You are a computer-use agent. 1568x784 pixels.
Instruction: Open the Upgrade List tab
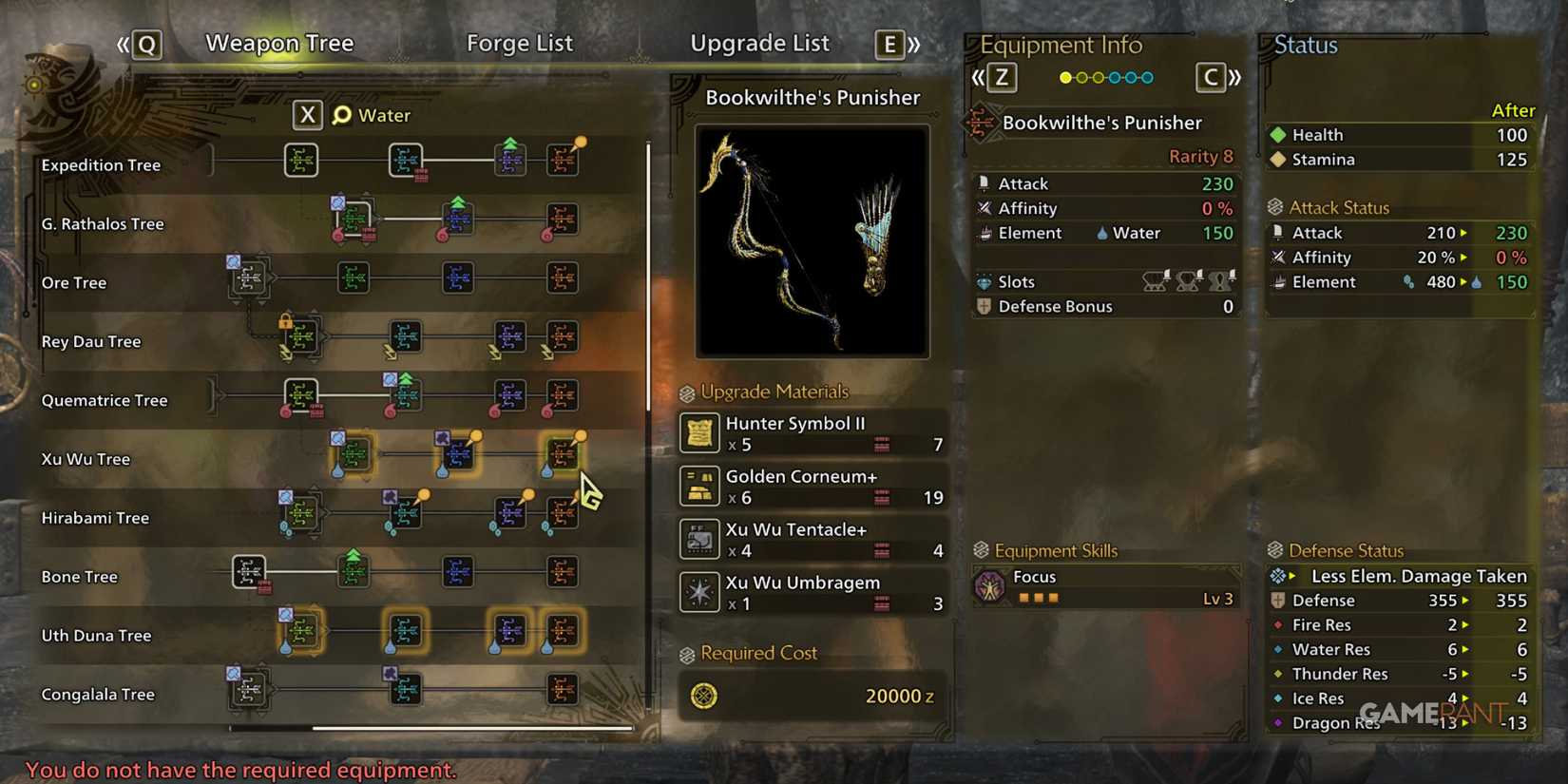[759, 43]
